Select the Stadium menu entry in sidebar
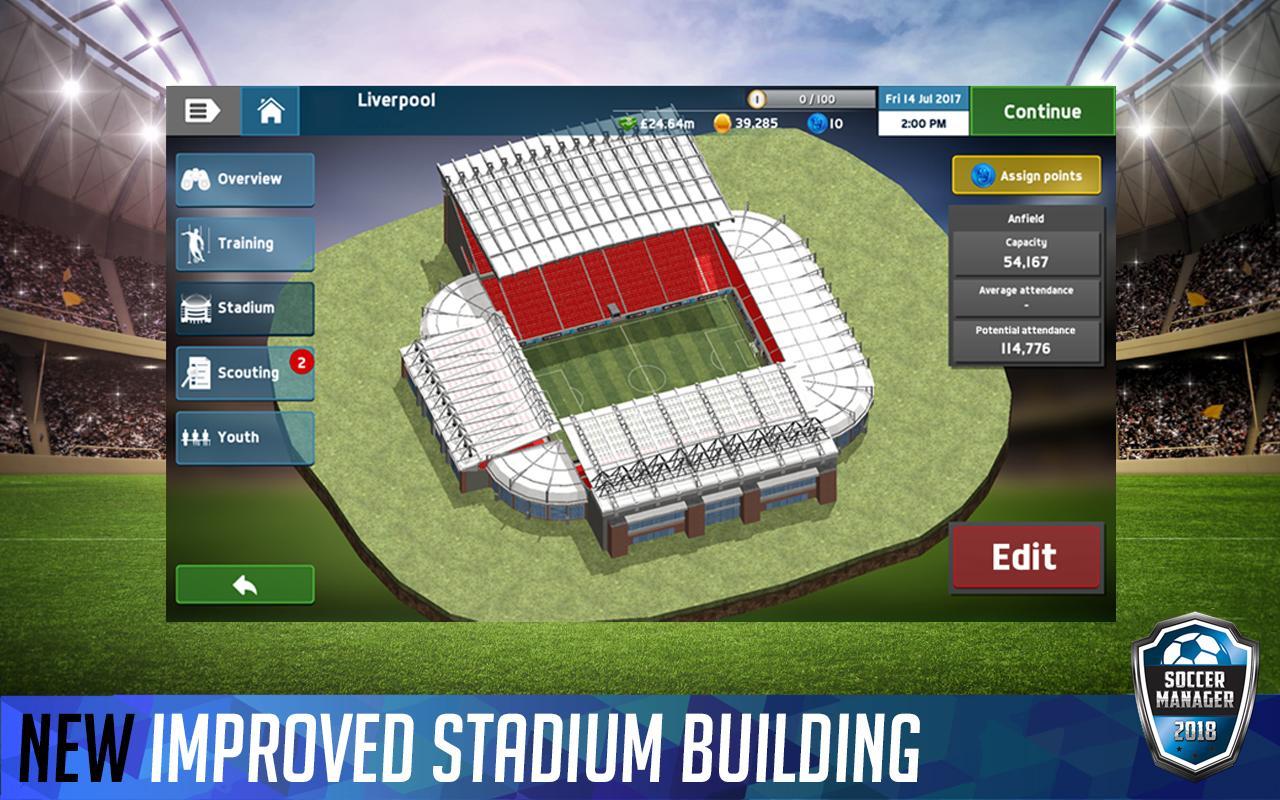The width and height of the screenshot is (1280, 800). coord(245,309)
